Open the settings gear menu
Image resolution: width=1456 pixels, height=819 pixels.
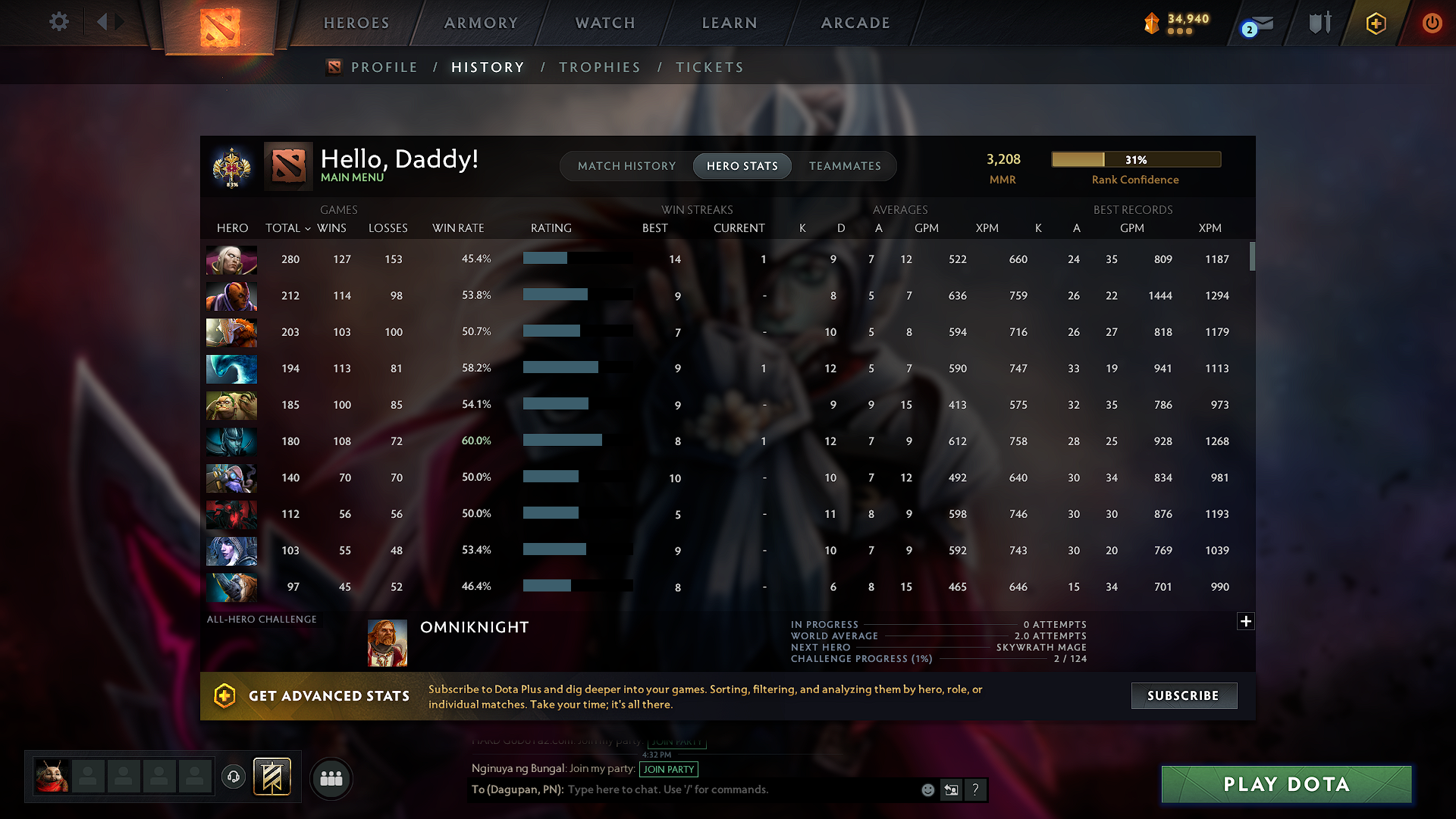point(58,22)
